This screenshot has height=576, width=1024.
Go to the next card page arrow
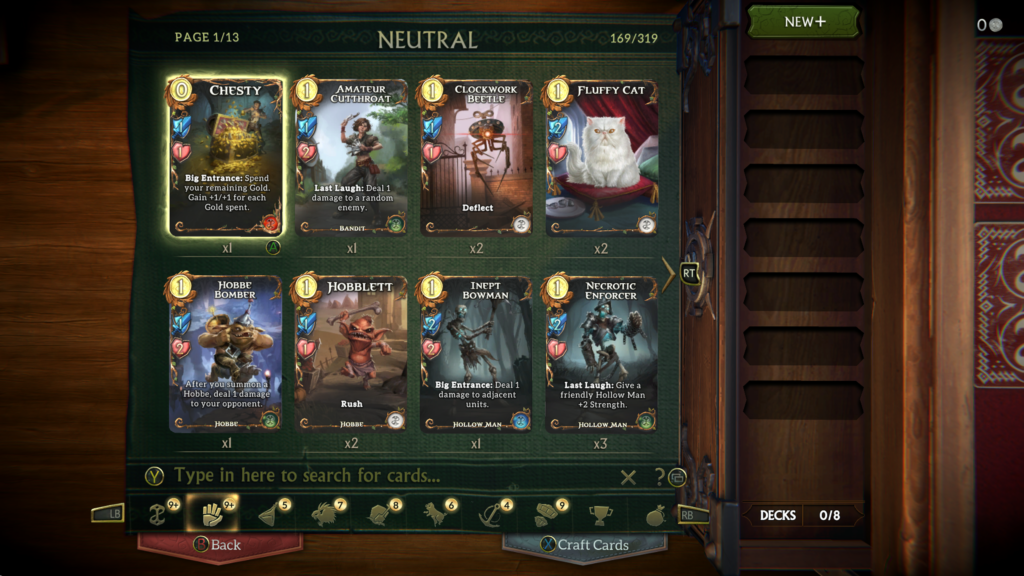(668, 272)
